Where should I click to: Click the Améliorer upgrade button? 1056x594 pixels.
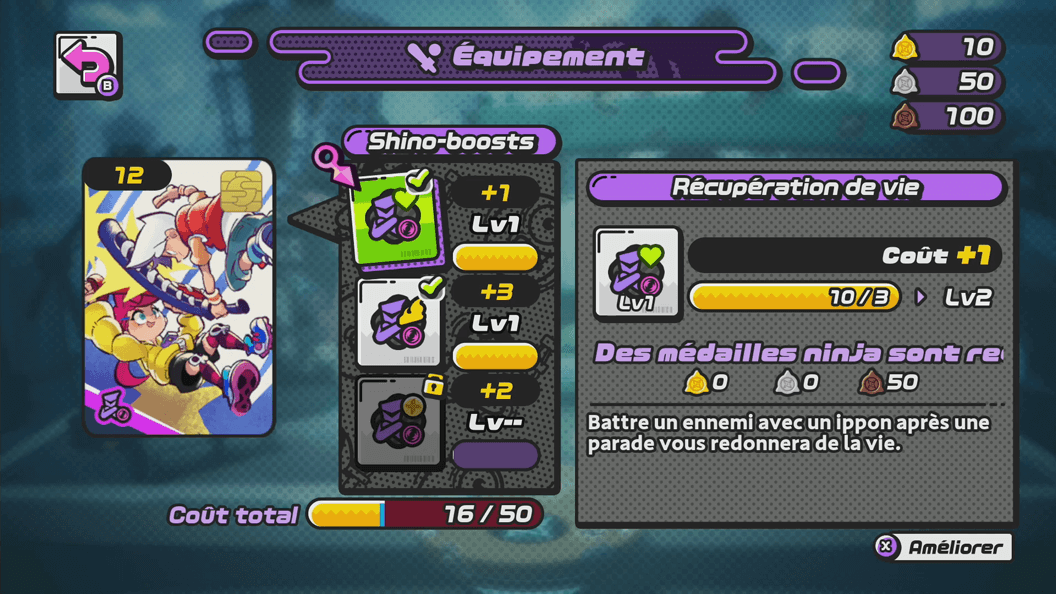tap(942, 547)
